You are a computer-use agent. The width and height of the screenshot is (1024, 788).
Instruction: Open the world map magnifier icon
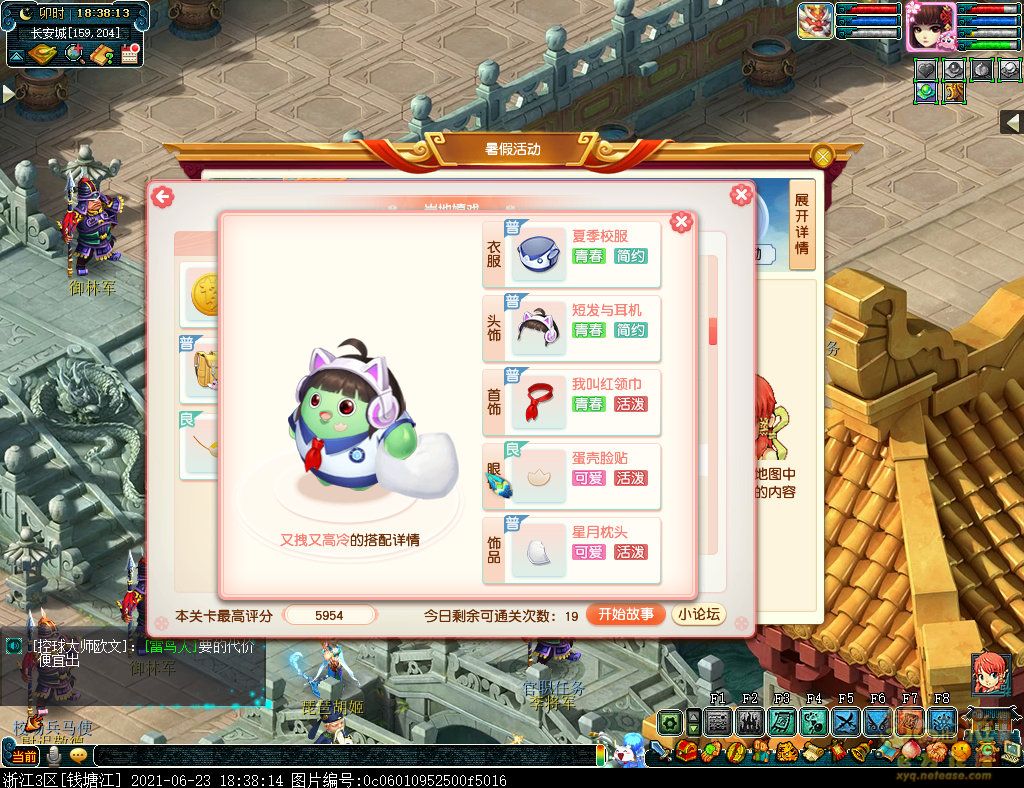click(x=73, y=54)
